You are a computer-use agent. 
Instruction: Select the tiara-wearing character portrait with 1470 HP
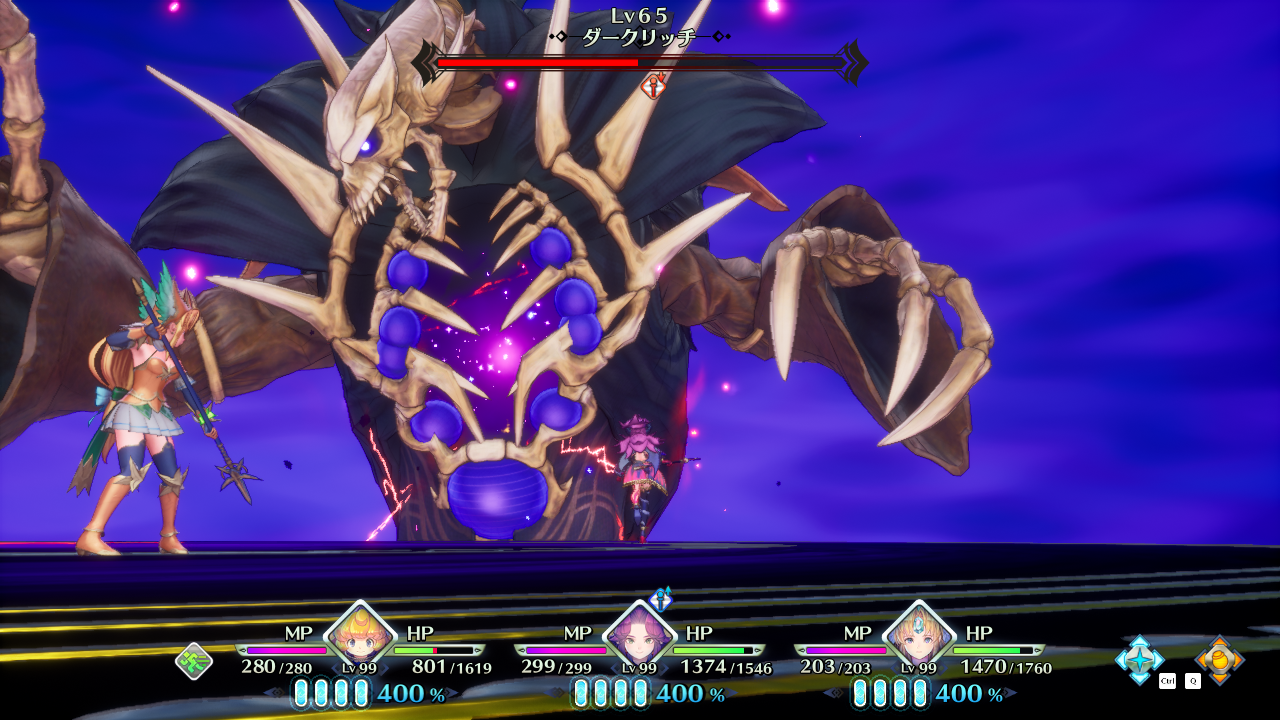click(917, 636)
